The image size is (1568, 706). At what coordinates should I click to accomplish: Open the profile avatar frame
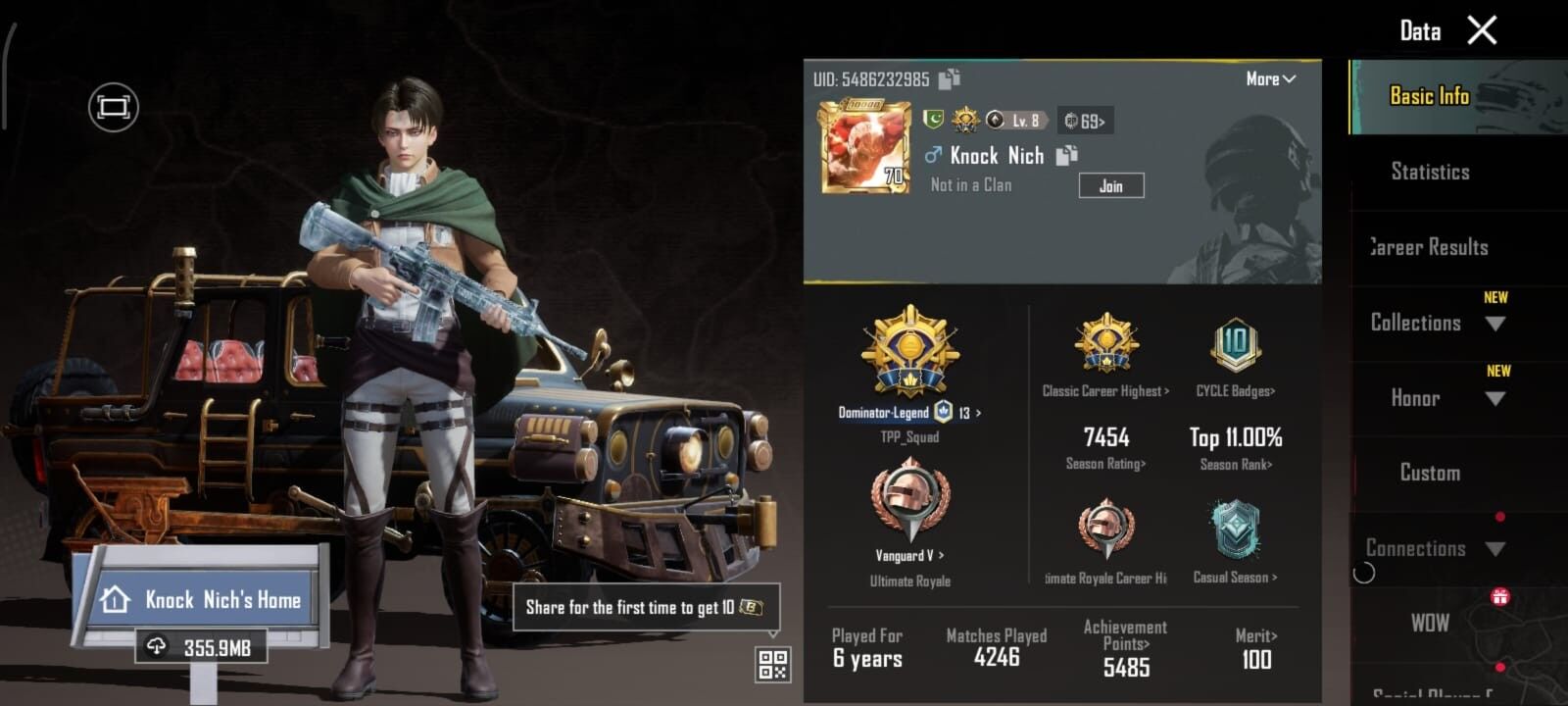[x=864, y=146]
